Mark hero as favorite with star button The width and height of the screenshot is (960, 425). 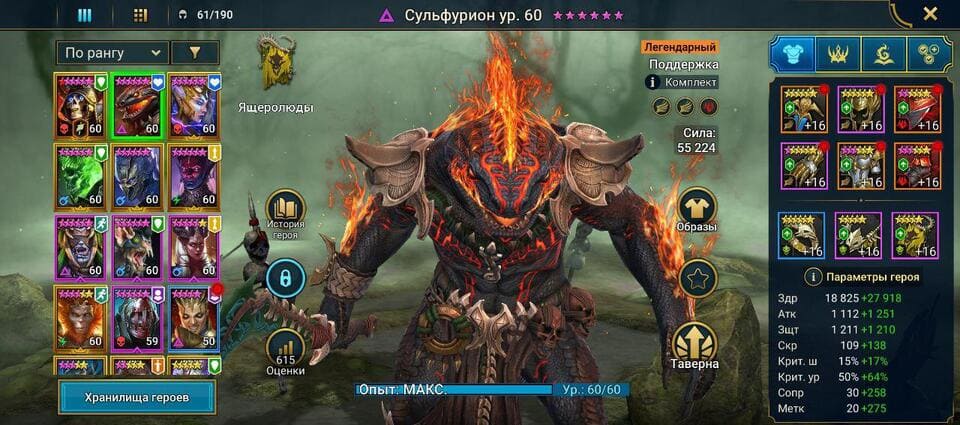pos(697,277)
